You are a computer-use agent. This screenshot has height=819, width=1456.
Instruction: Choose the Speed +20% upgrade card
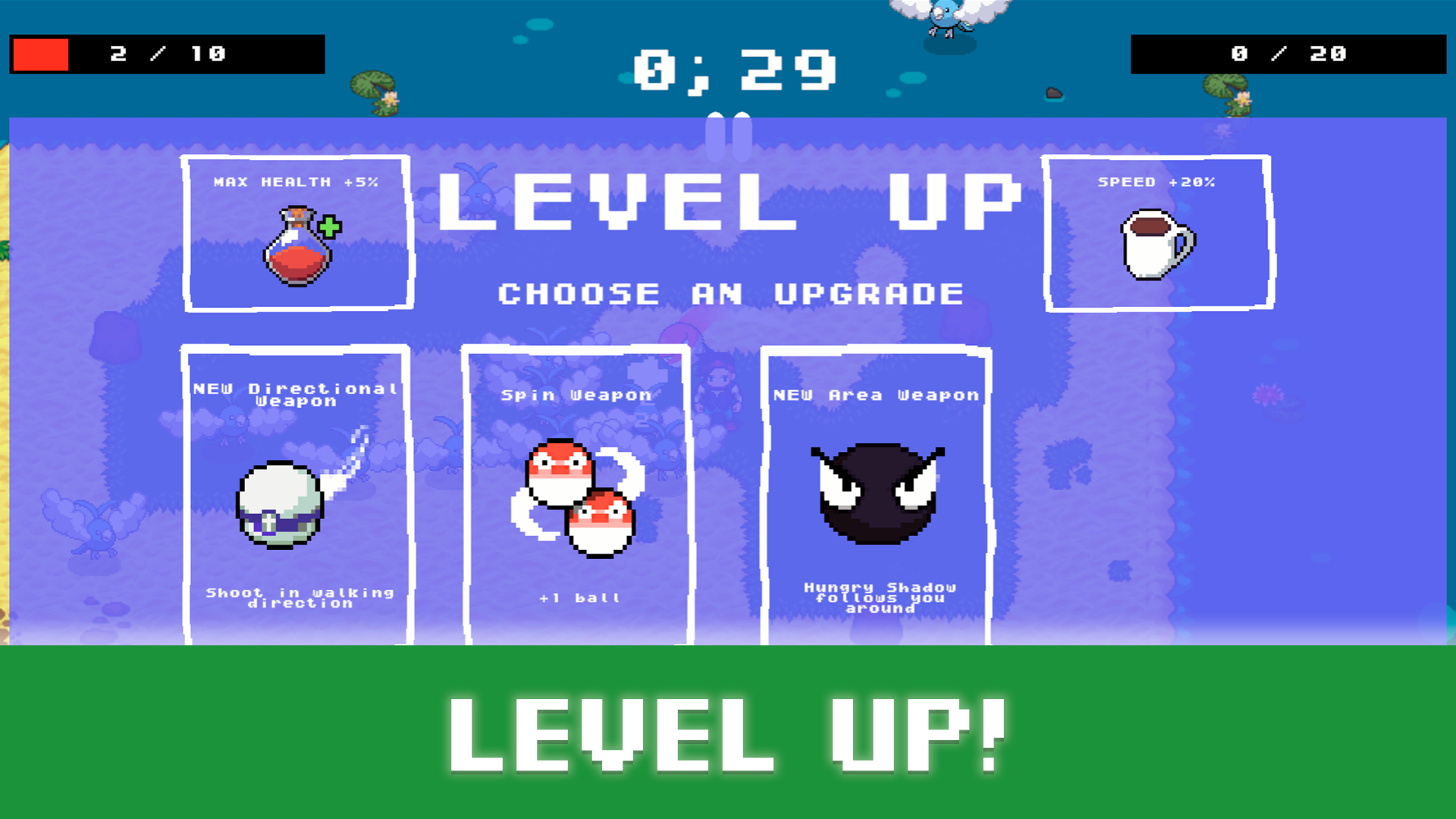coord(1156,231)
